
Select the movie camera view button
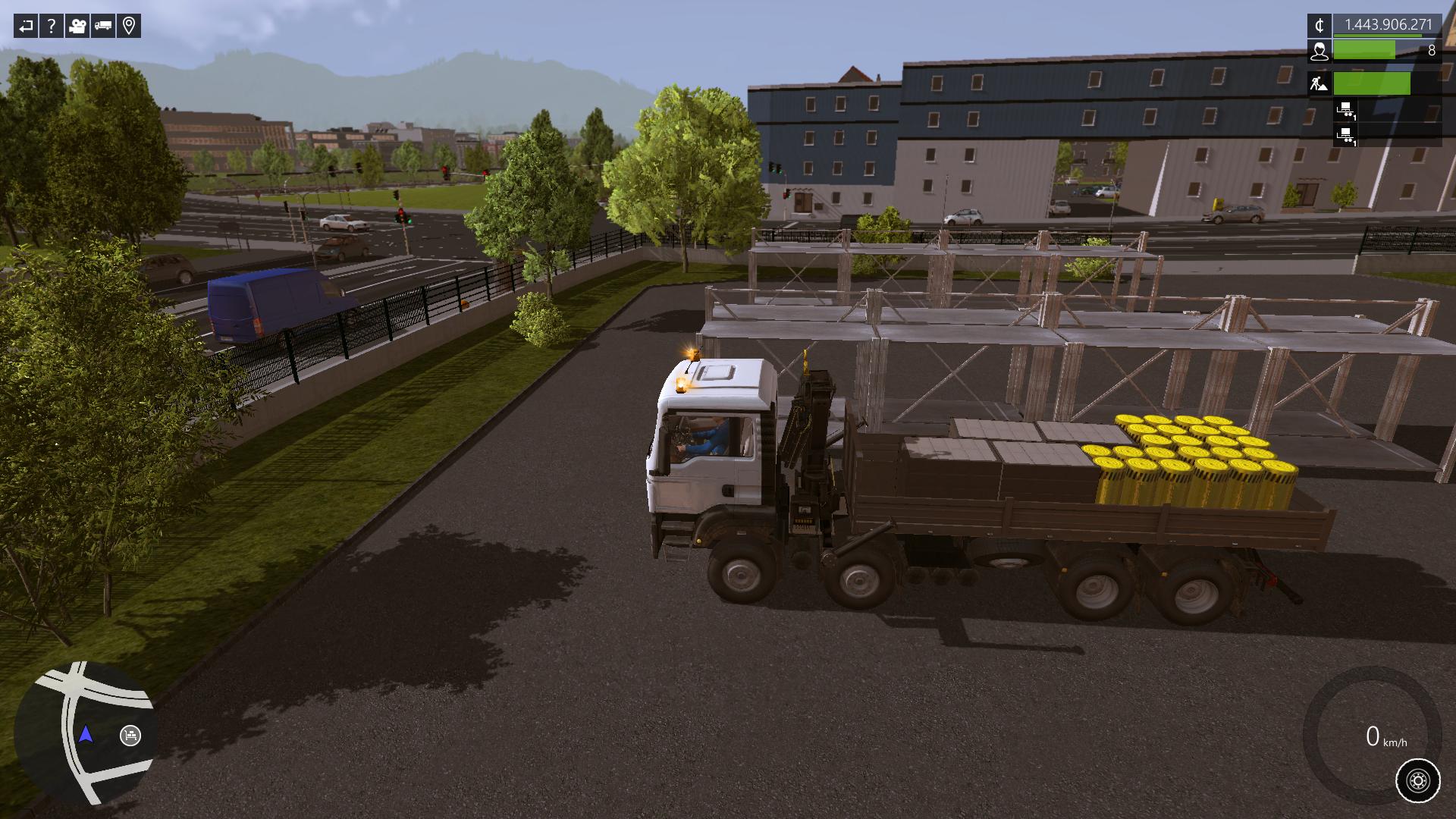point(77,27)
